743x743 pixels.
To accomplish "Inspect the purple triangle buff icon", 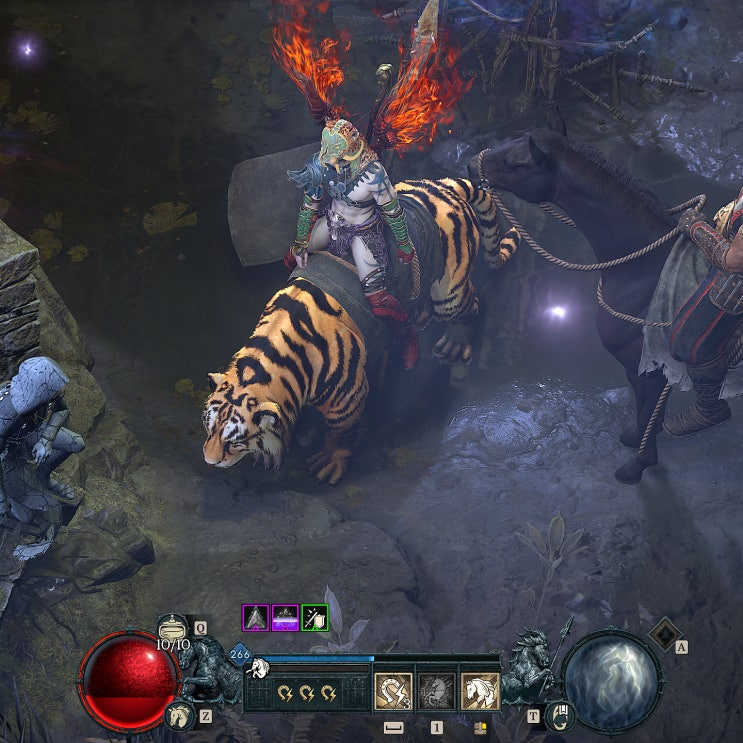I will point(256,618).
